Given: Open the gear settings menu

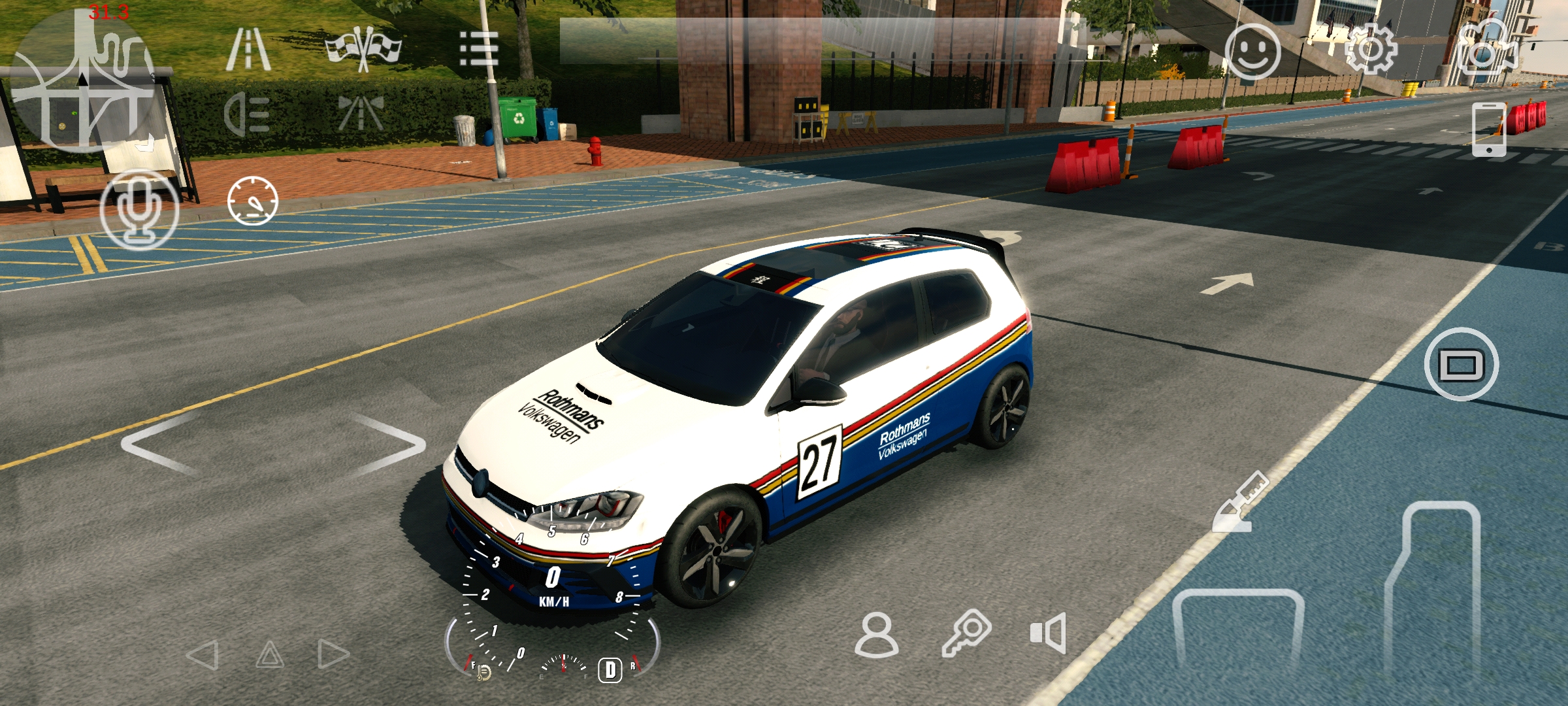Looking at the screenshot, I should [x=1369, y=49].
